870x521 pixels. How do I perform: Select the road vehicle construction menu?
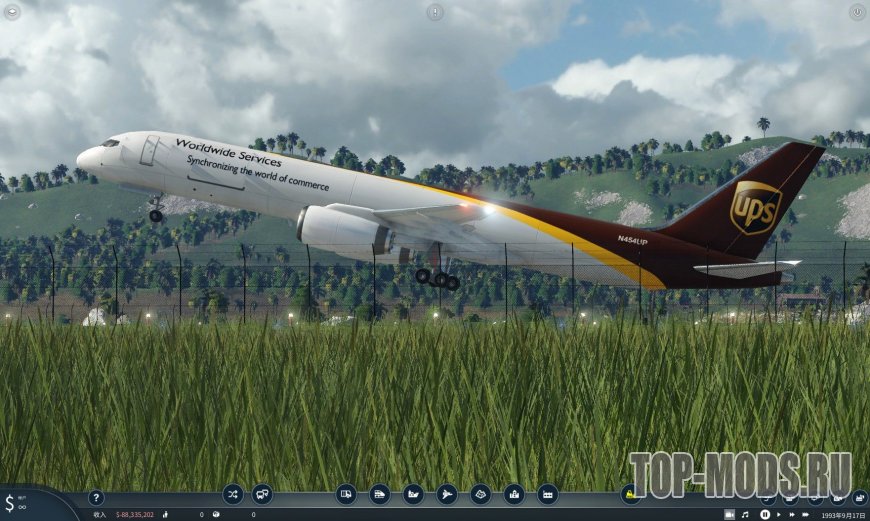(x=346, y=493)
